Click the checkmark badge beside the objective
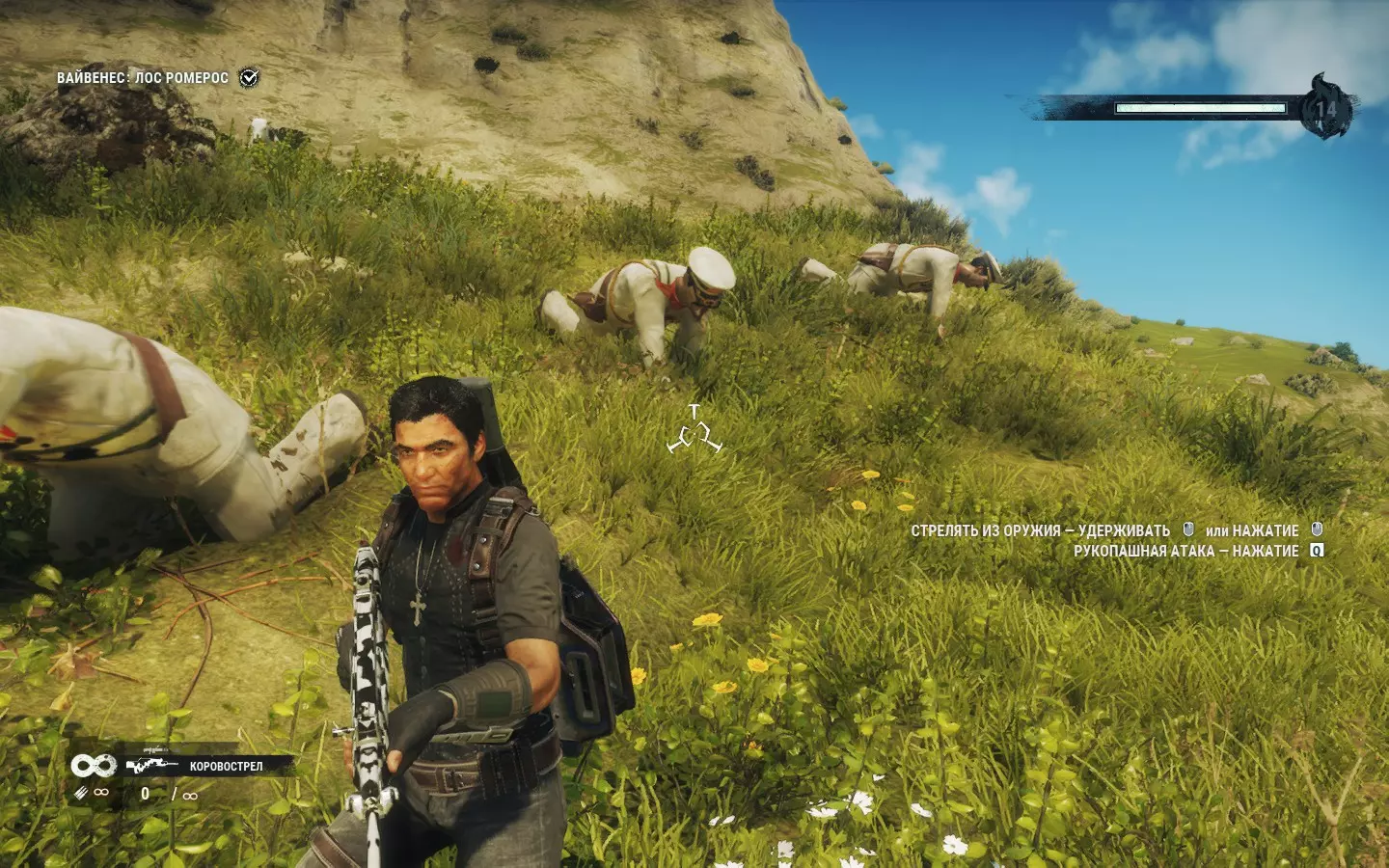This screenshot has height=868, width=1389. tap(249, 77)
